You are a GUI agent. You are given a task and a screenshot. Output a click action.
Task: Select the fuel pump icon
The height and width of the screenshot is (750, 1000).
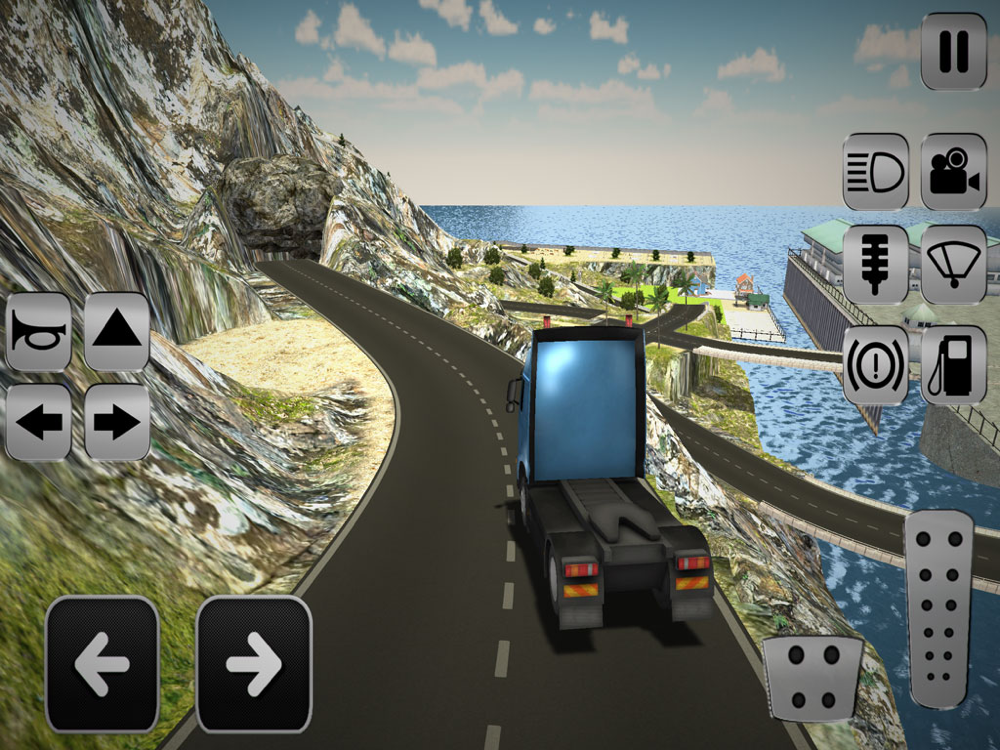coord(953,365)
